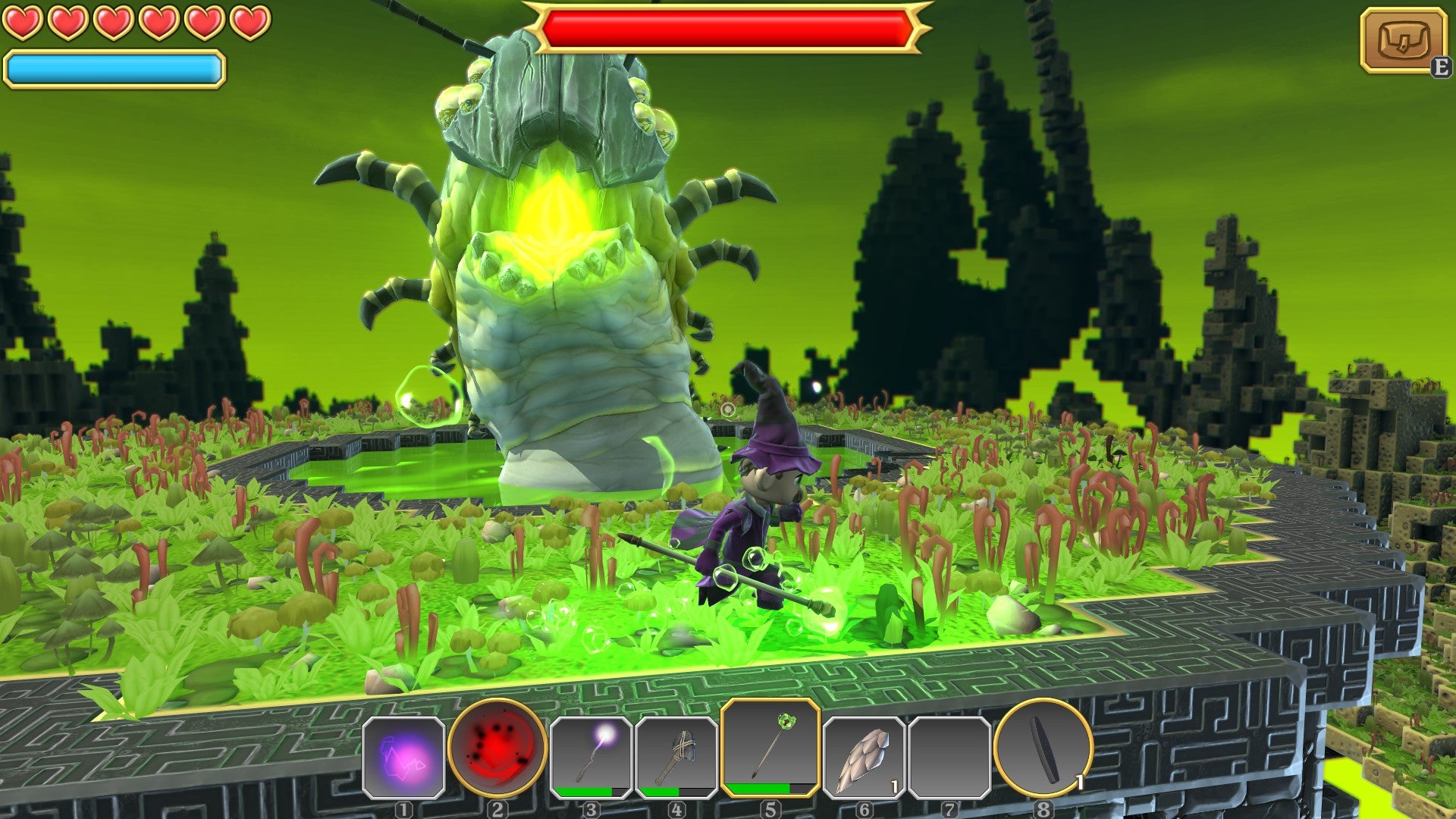Activate the red swirling orb ability
Image resolution: width=1456 pixels, height=819 pixels.
pos(497,748)
